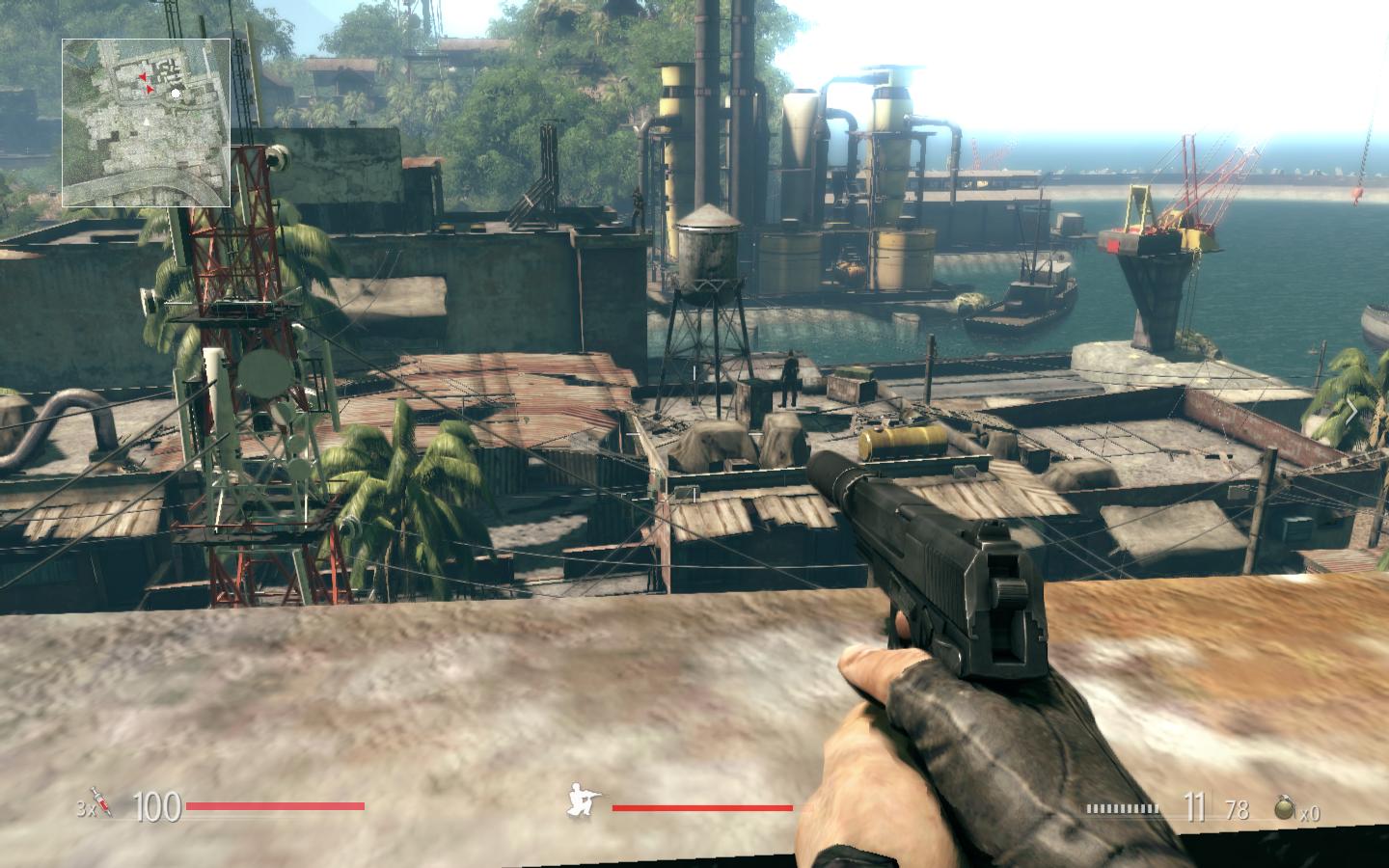Click the crouching soldier stance icon
Screen dimensions: 1389x868
click(585, 803)
